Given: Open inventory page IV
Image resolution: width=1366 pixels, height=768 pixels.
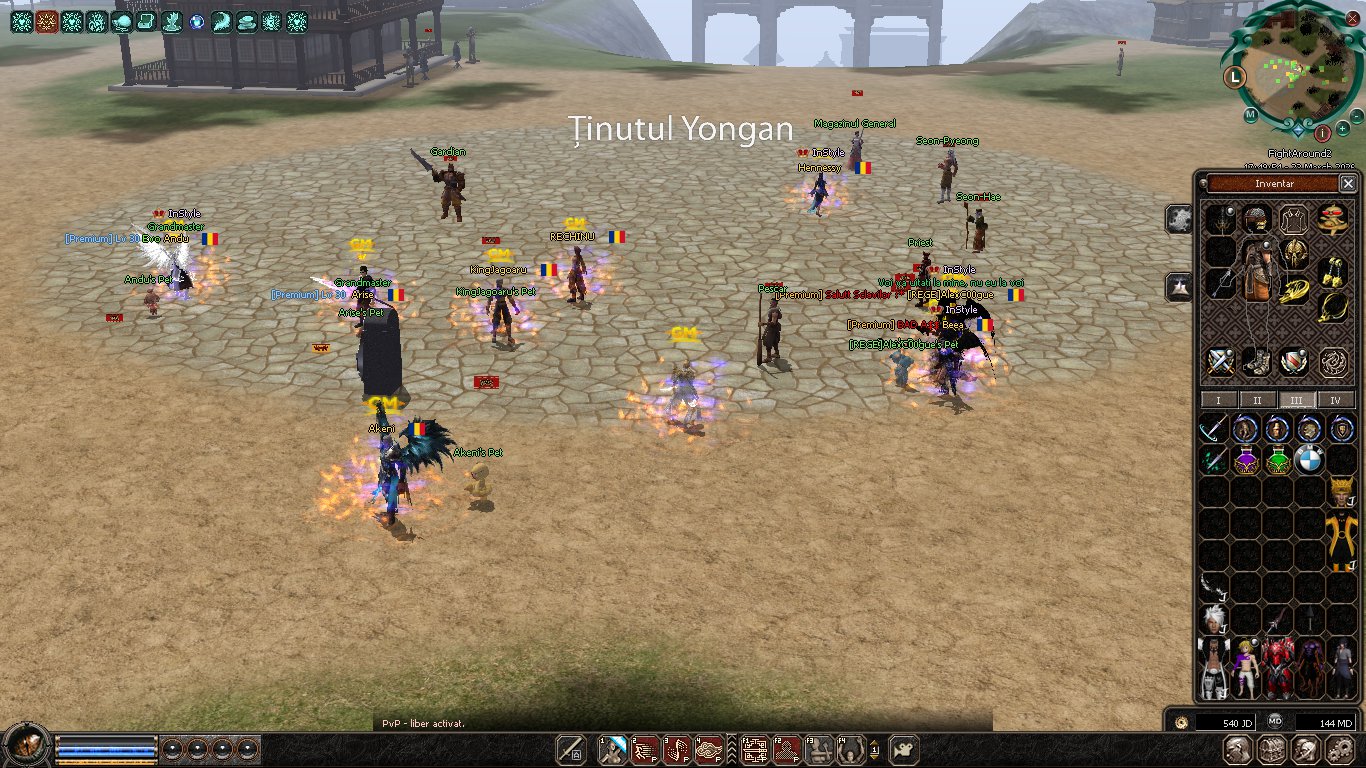Looking at the screenshot, I should (x=1335, y=400).
